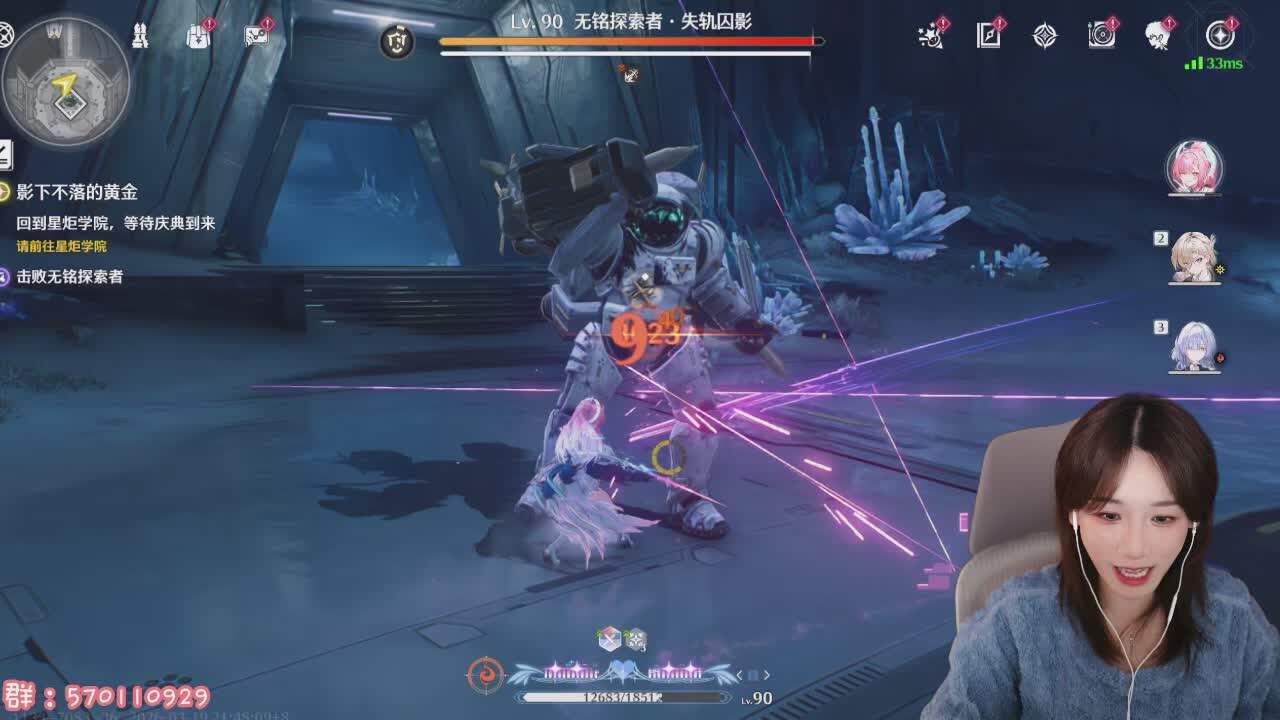
Task: Switch to the blonde character in slot 2
Action: click(1194, 258)
